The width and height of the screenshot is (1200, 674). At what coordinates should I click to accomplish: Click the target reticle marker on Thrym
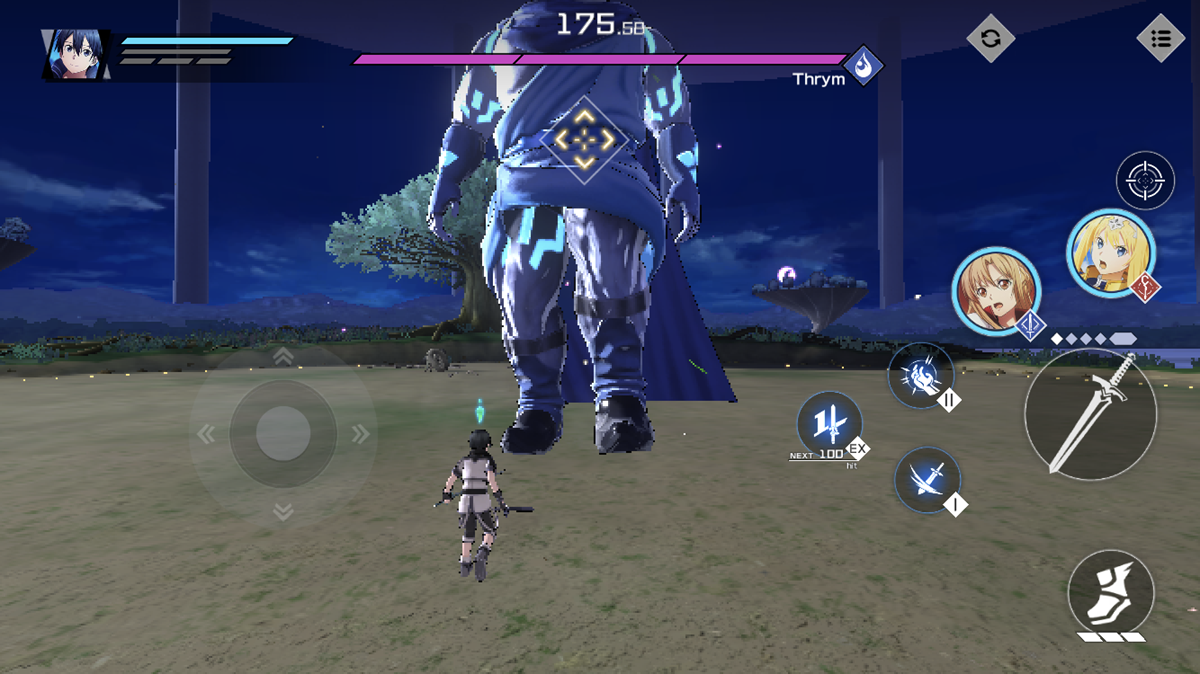click(x=585, y=140)
